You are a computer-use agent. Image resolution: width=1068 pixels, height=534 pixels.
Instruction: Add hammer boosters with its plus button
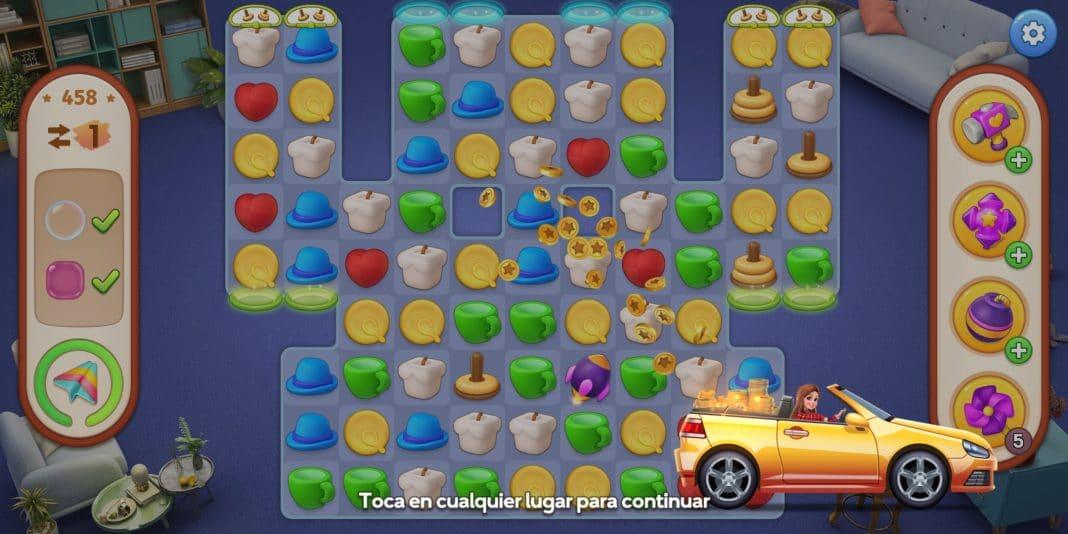click(x=1019, y=160)
